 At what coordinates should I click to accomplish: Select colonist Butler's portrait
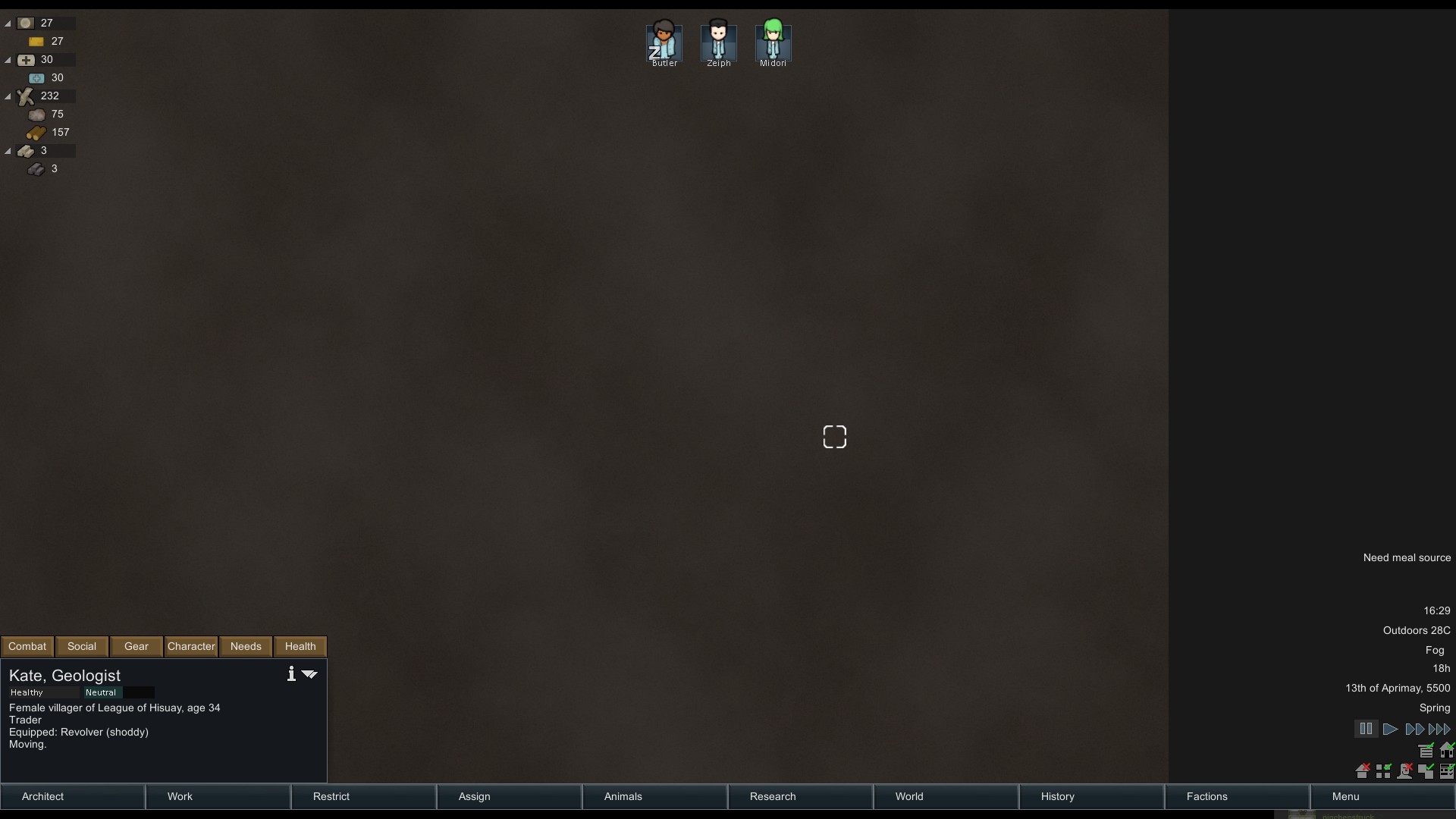[664, 42]
